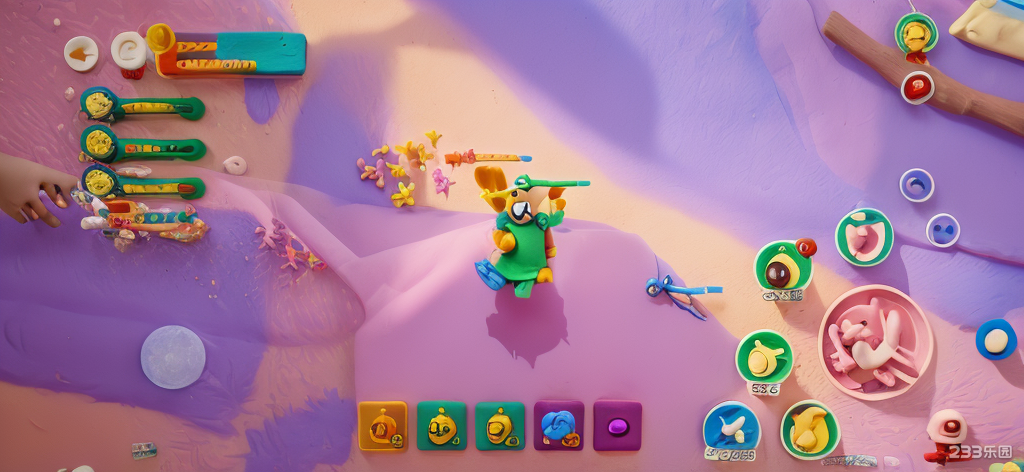Use the green avocado skill button
The width and height of the screenshot is (1024, 472).
tap(782, 268)
